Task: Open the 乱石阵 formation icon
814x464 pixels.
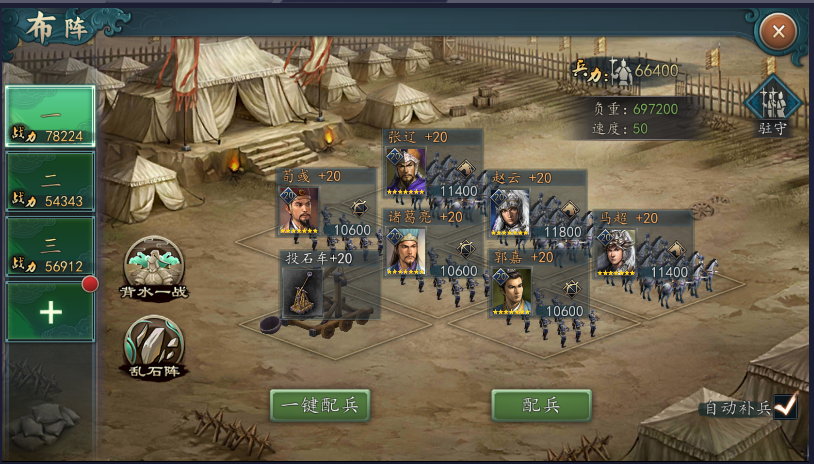Action: (153, 344)
